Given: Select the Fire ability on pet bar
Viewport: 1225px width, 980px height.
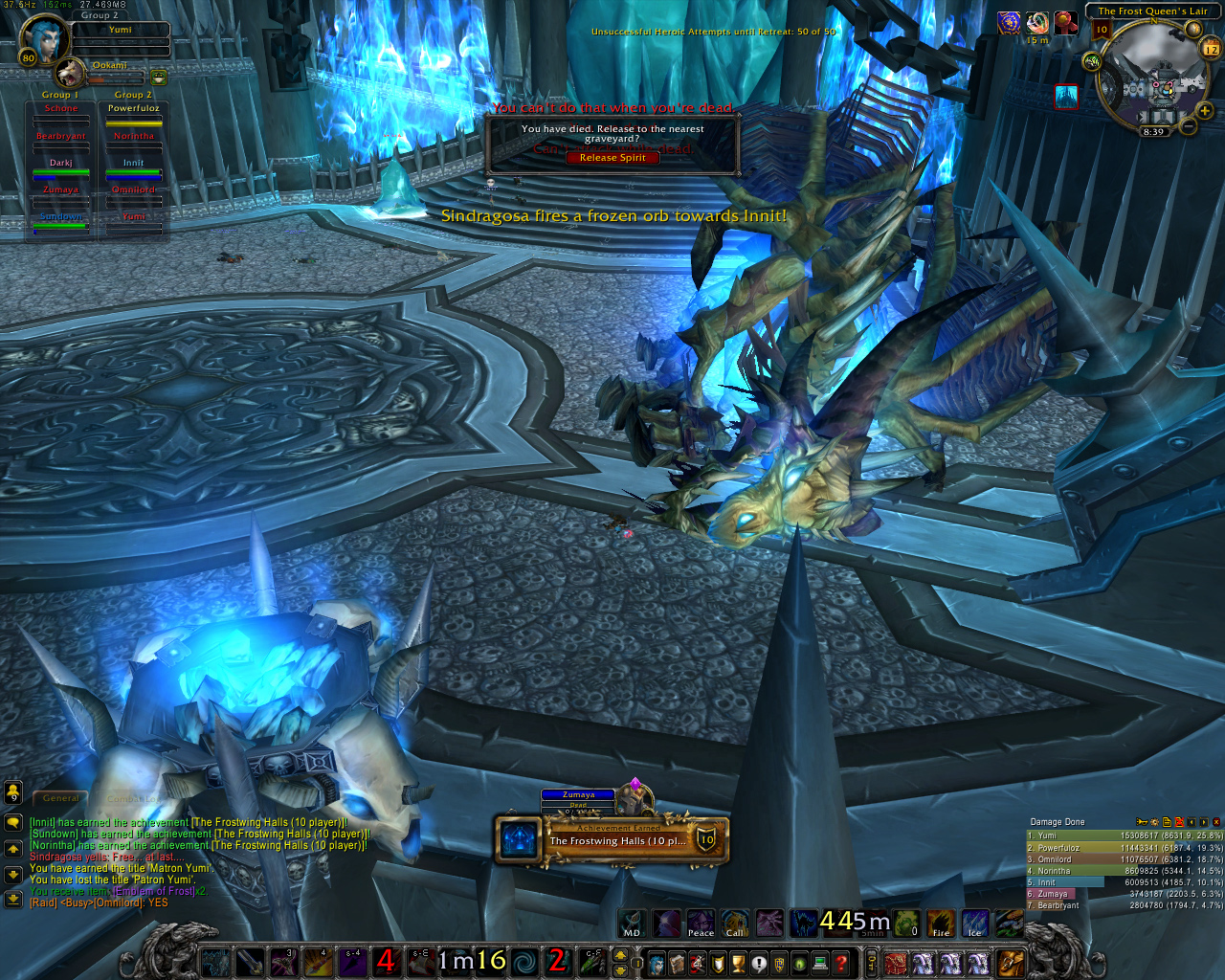Looking at the screenshot, I should (941, 924).
